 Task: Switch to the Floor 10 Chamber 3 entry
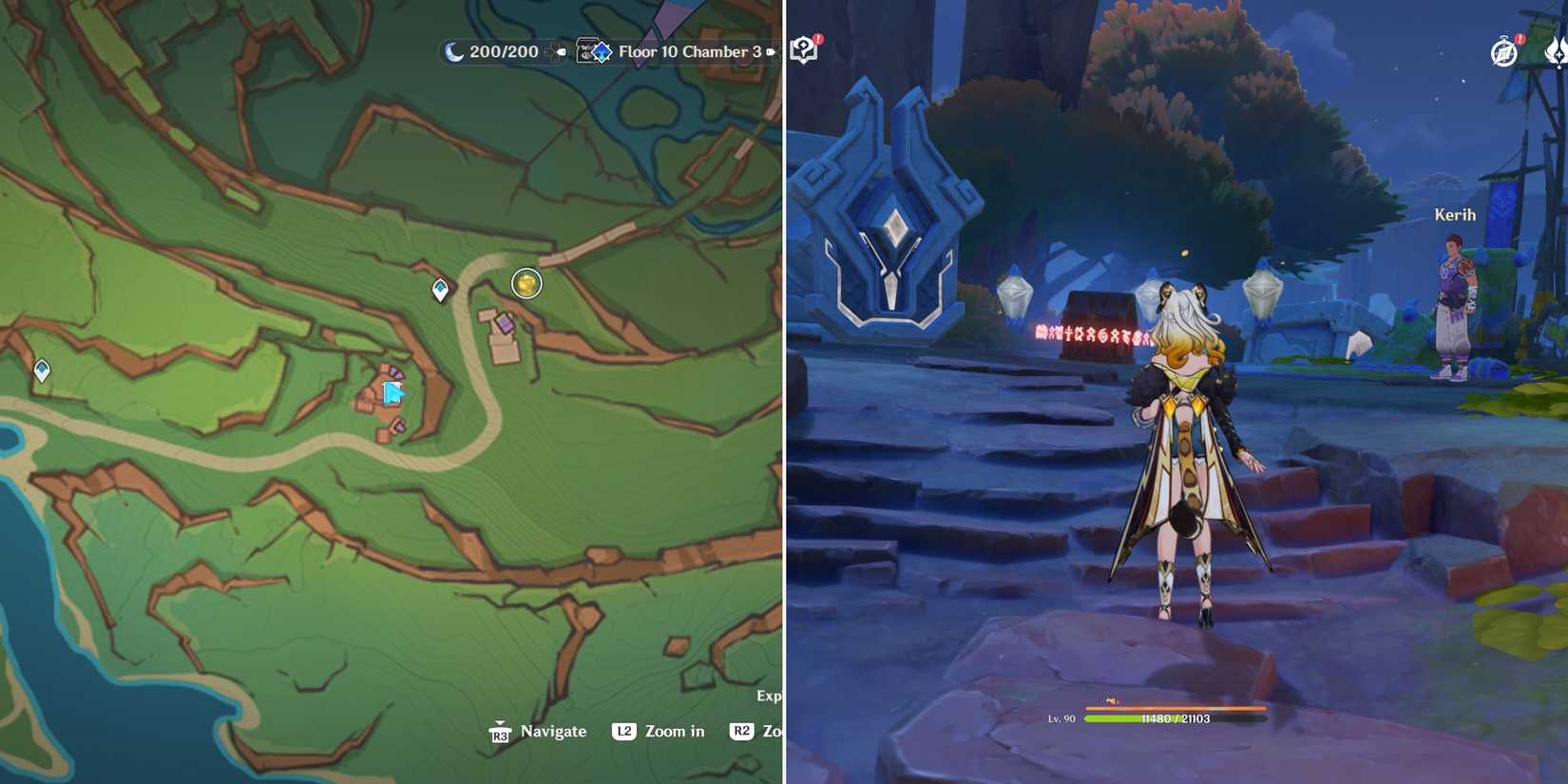[690, 52]
